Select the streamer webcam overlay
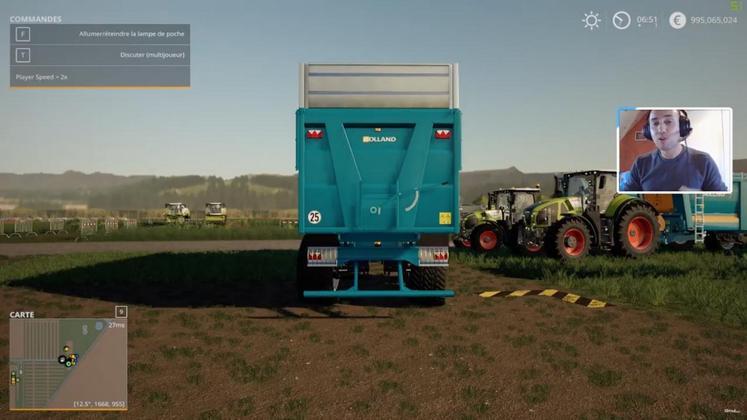This screenshot has height=420, width=747. tap(674, 150)
